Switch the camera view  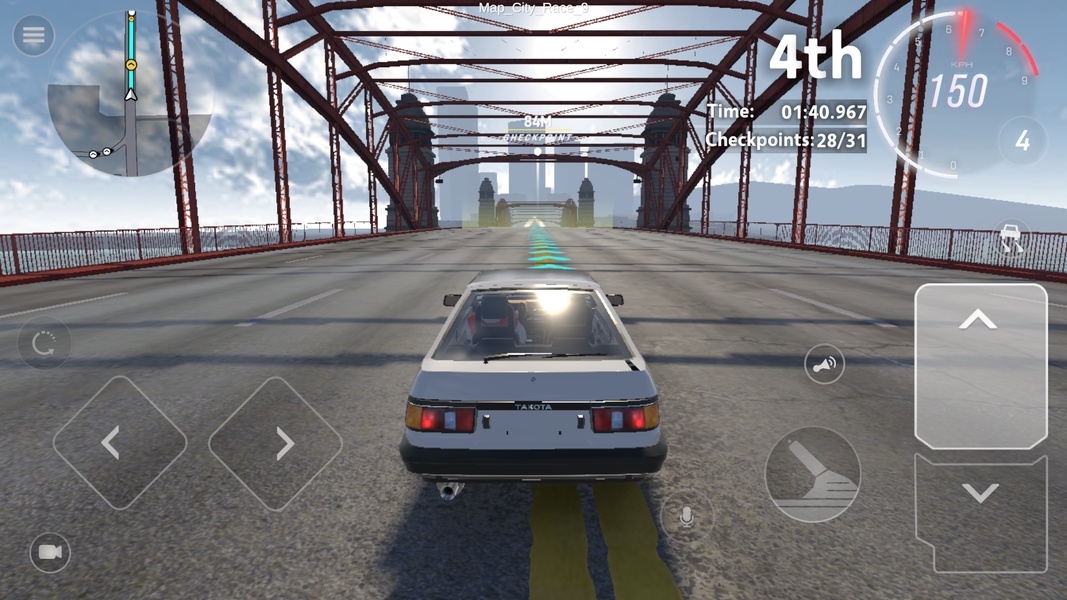click(50, 552)
